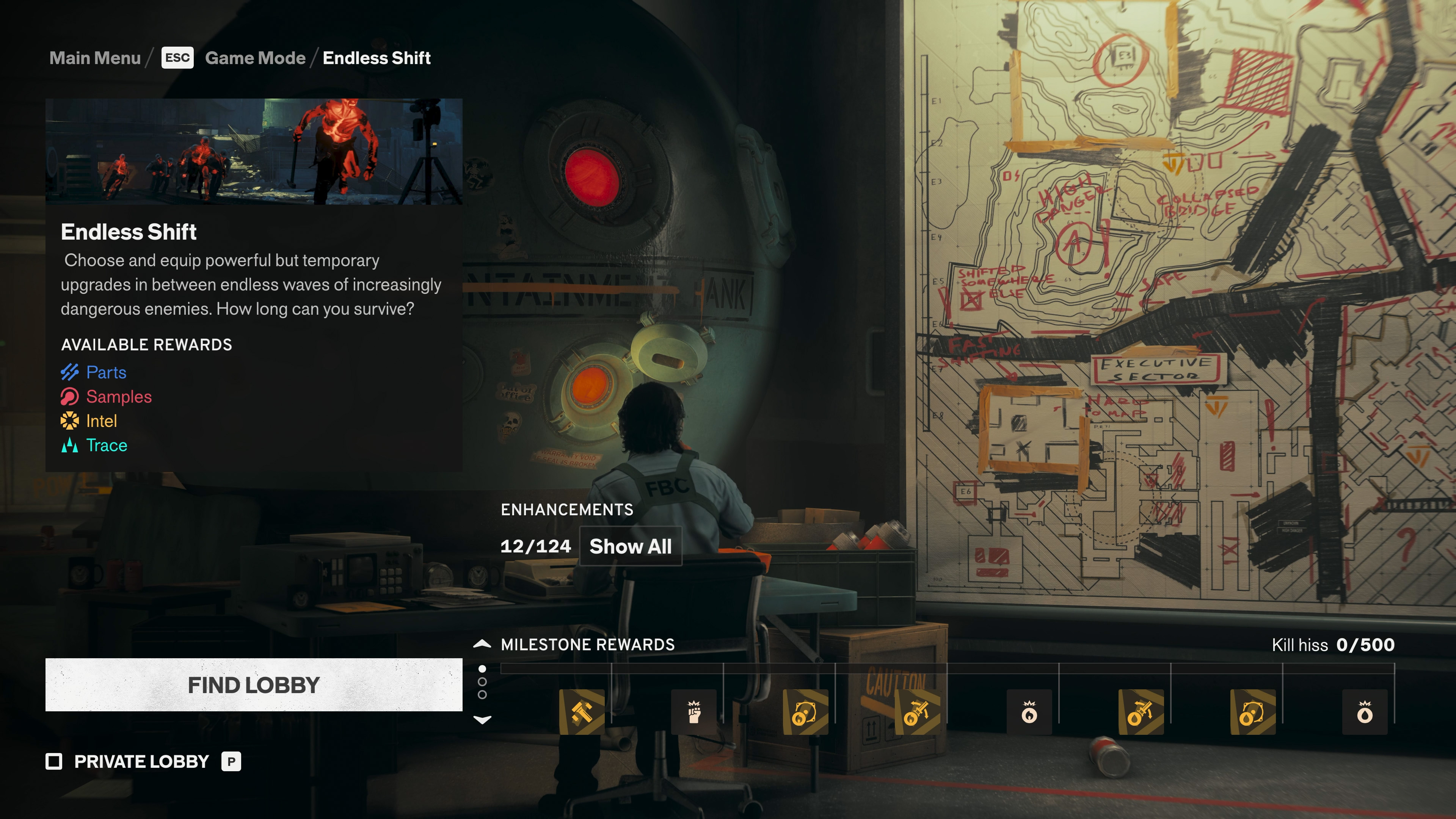This screenshot has height=819, width=1456.
Task: Click the down arrow below milestone pages
Action: tap(482, 720)
